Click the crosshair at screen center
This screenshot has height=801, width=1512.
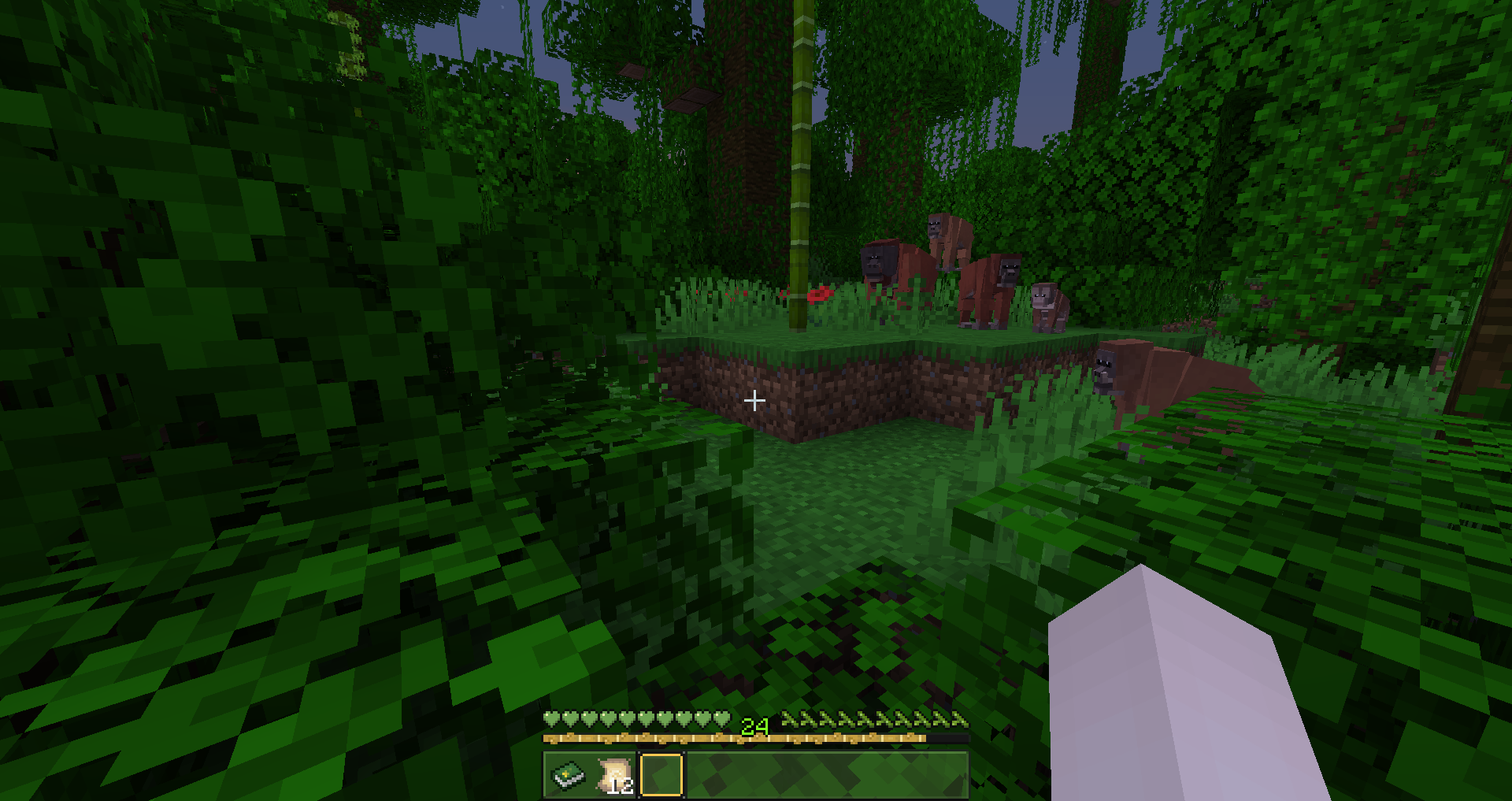click(x=754, y=401)
